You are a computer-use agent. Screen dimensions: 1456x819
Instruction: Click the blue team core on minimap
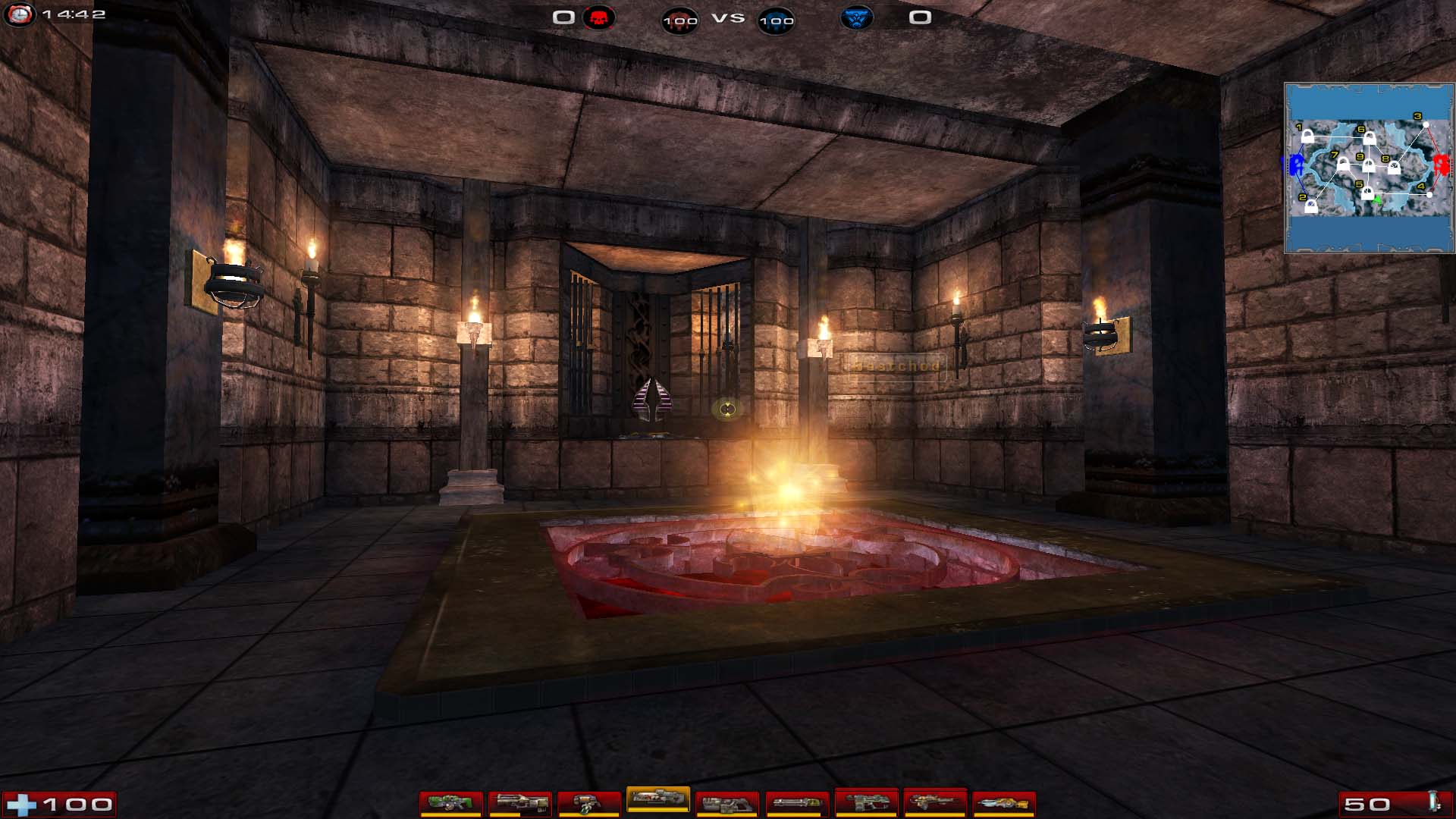pos(1296,164)
